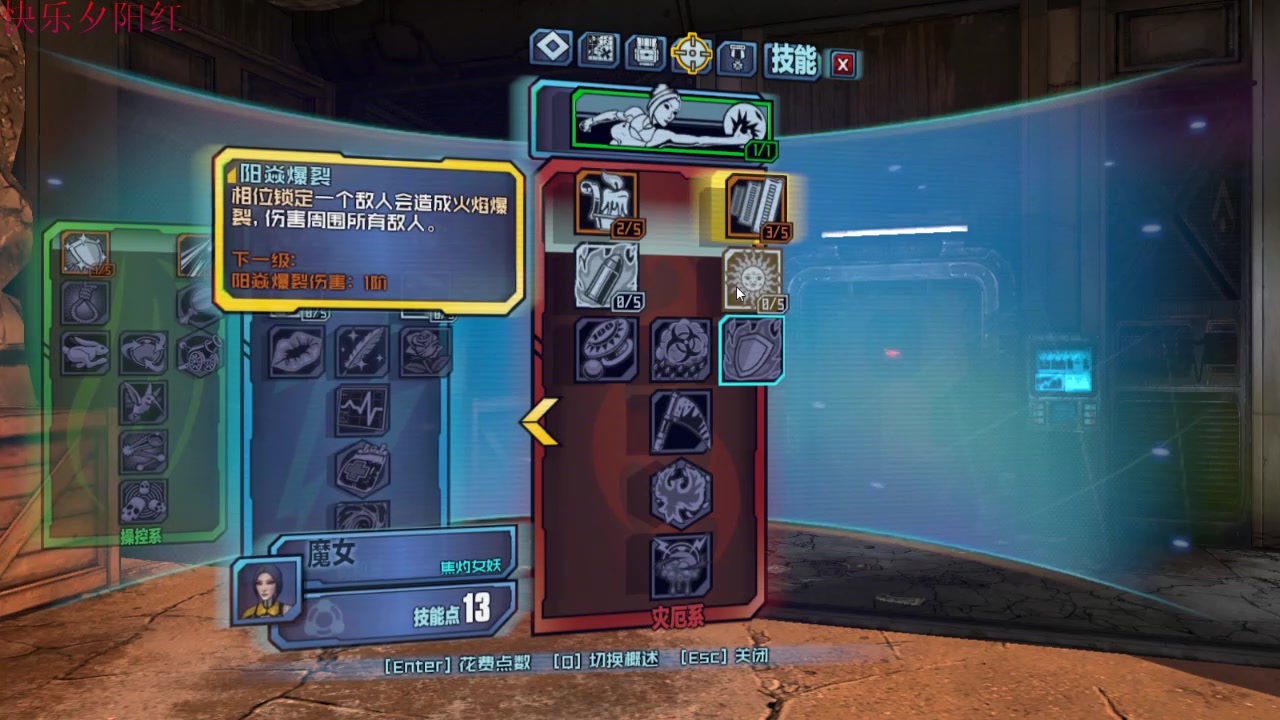Pick the phoenix hexagon skill
The image size is (1280, 720).
[681, 494]
